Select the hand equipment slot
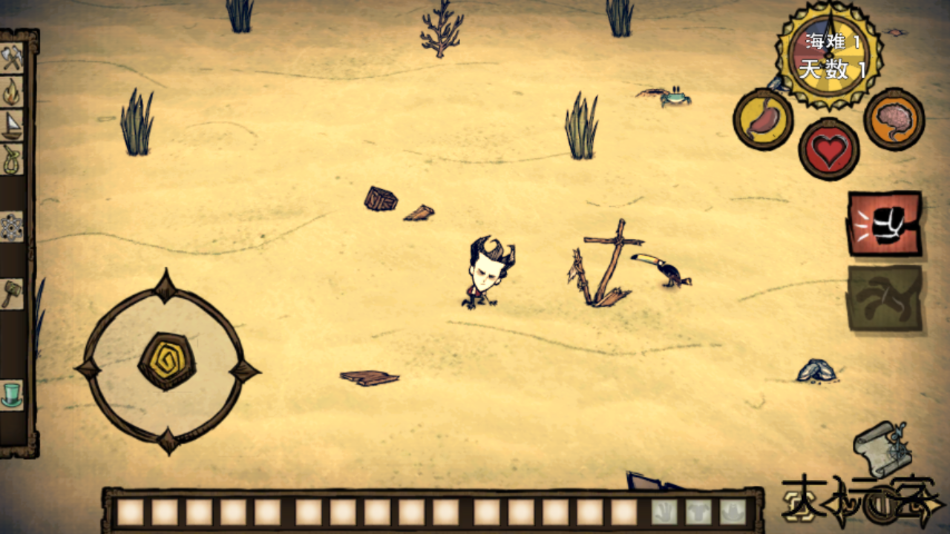Viewport: 950px width, 534px height. pyautogui.click(x=665, y=512)
